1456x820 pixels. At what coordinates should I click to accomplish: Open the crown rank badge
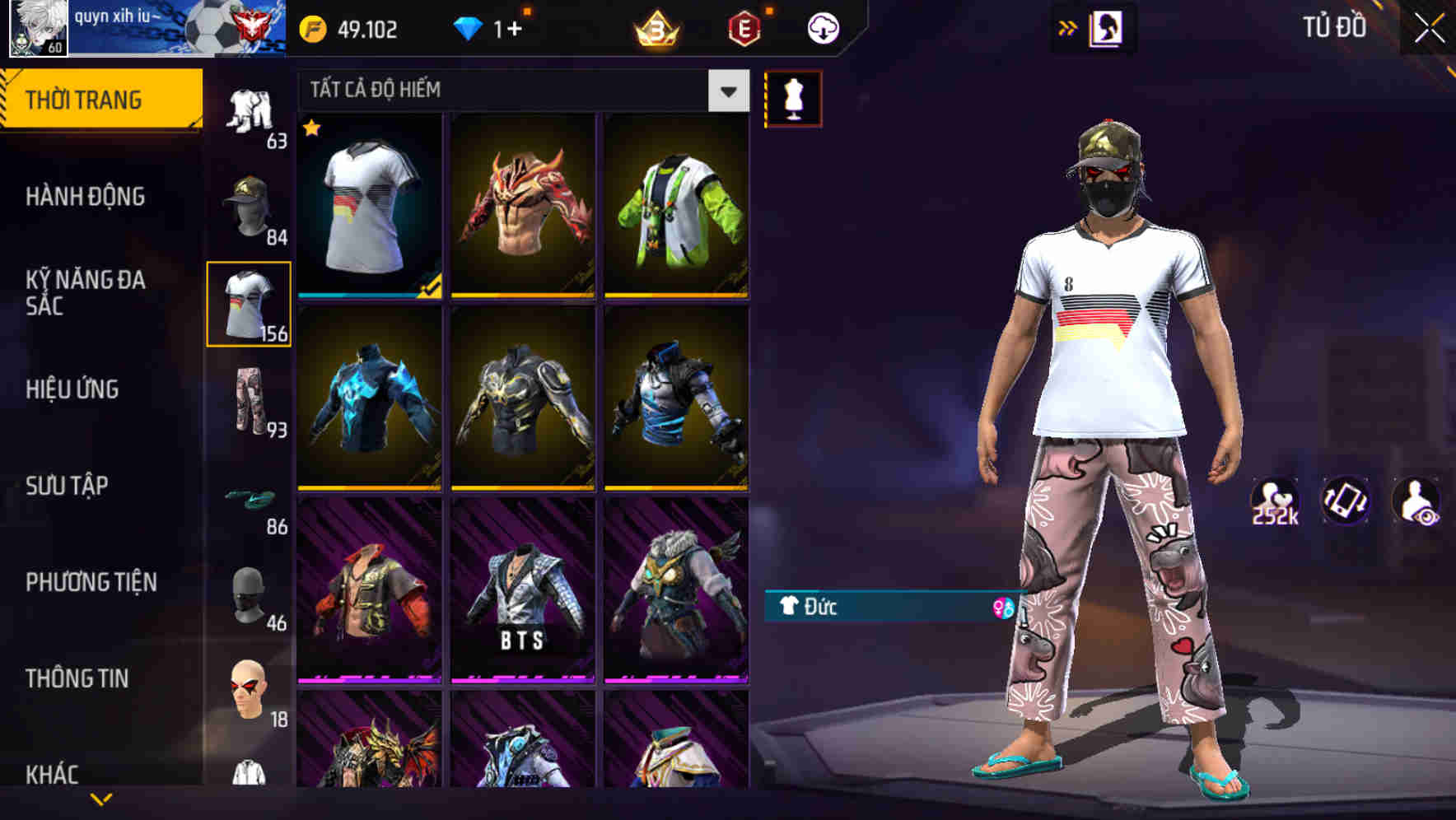(x=654, y=29)
